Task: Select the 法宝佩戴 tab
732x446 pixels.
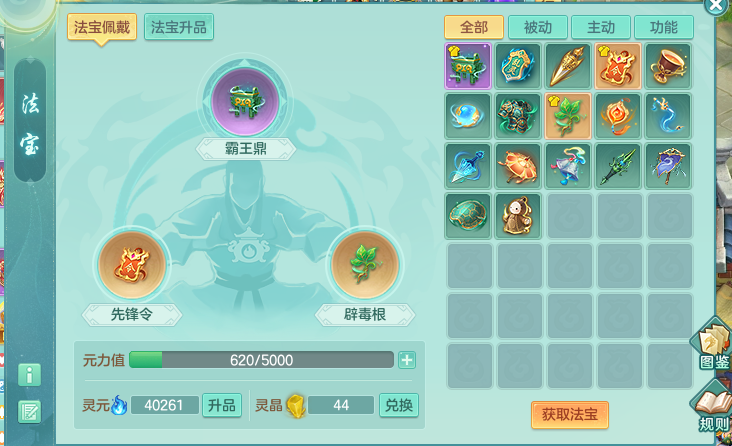Action: pos(102,27)
